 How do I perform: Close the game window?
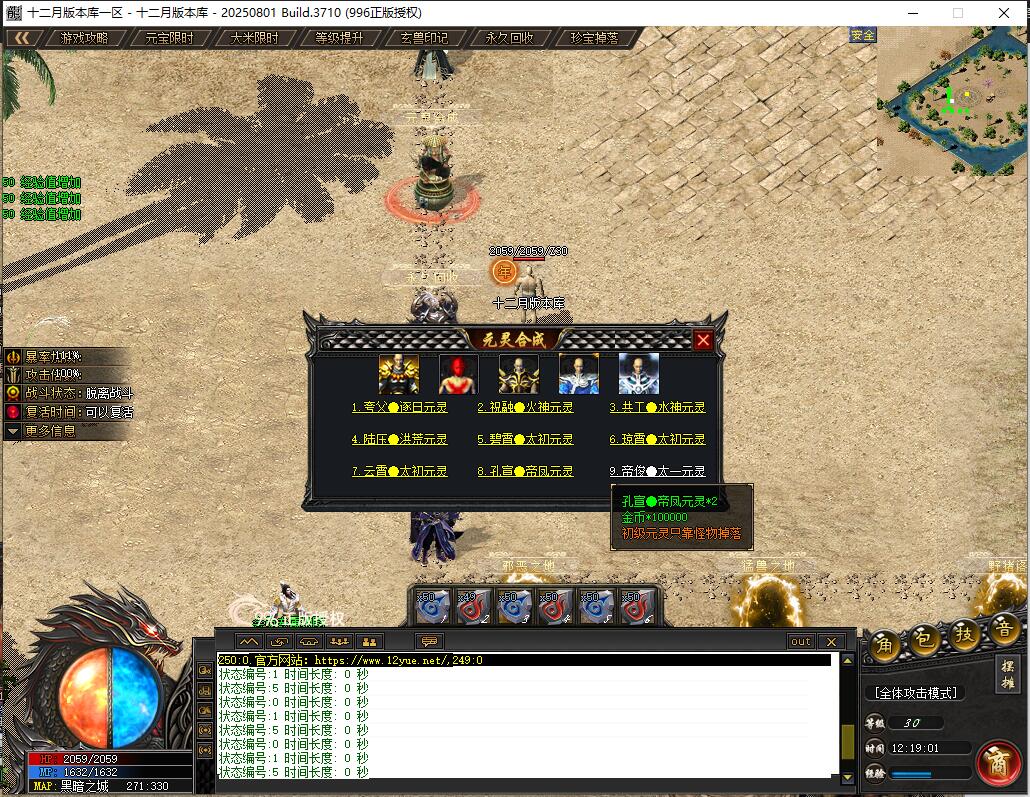(x=1003, y=13)
